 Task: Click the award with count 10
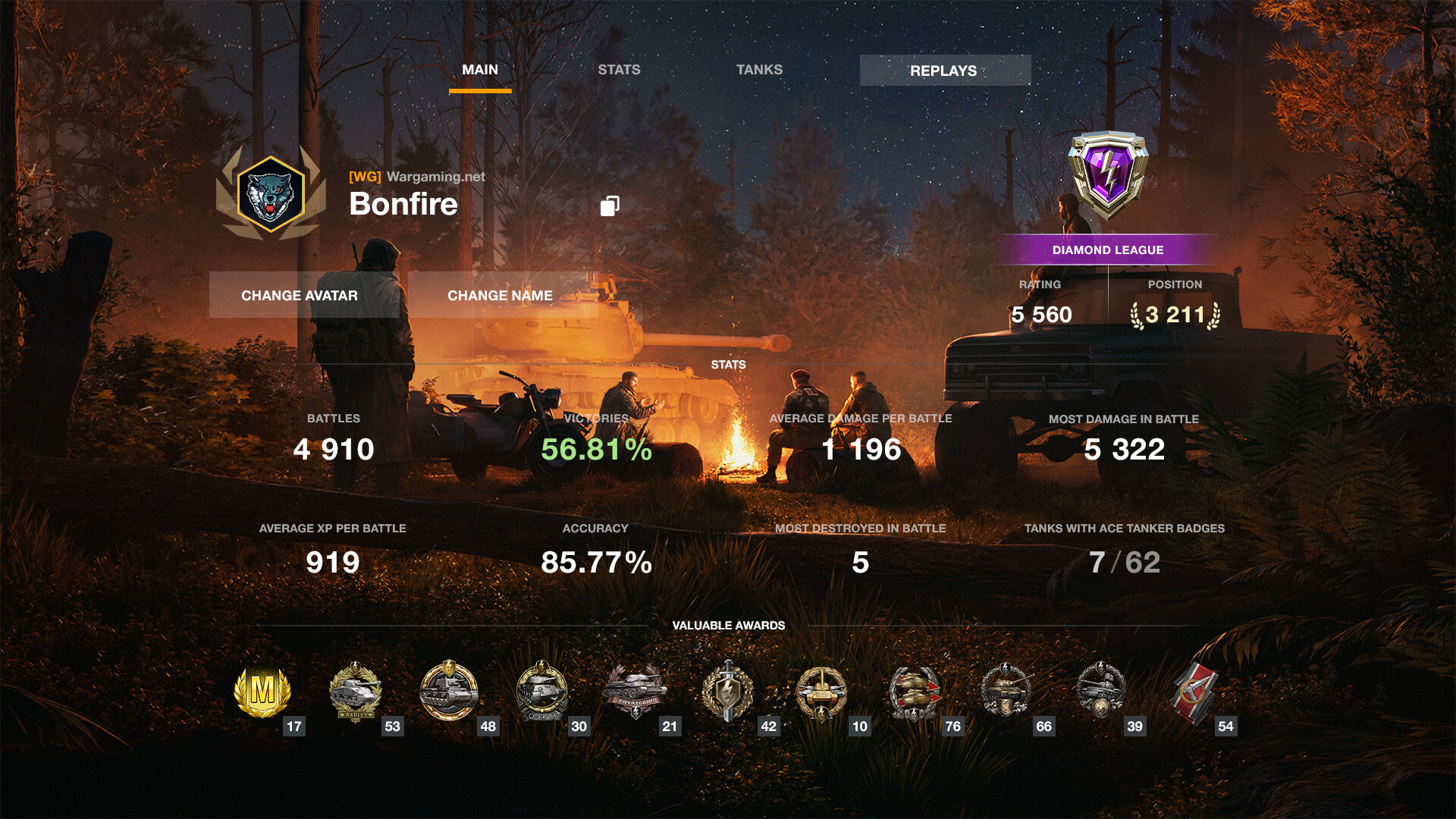[821, 692]
